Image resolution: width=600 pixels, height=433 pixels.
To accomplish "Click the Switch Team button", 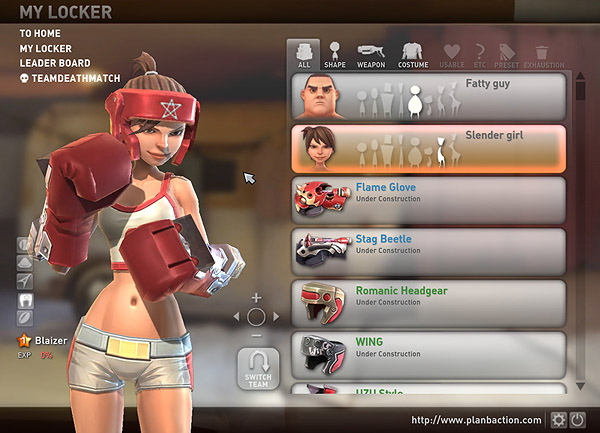I will 257,372.
